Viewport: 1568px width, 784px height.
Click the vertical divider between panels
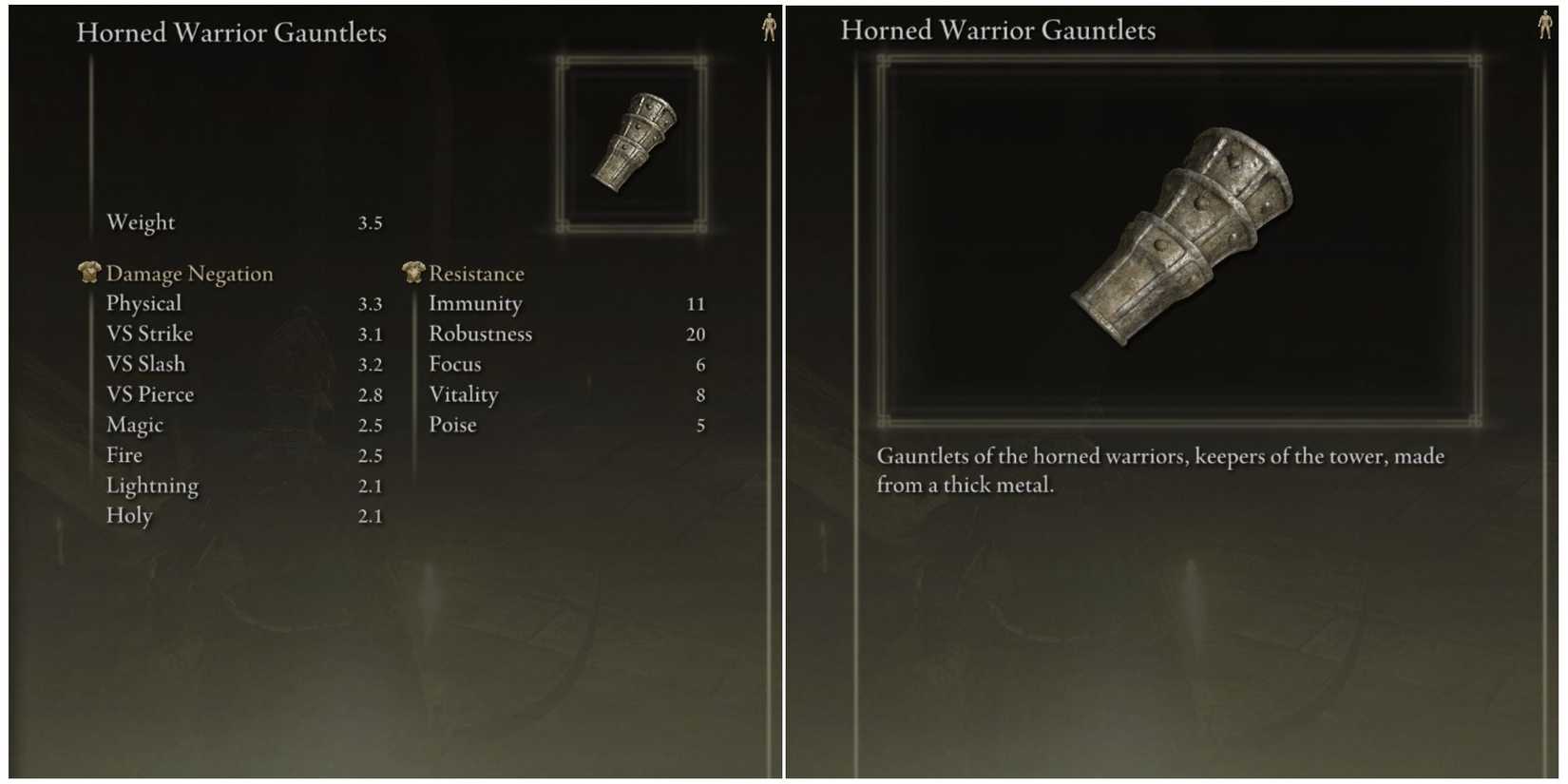(781, 392)
